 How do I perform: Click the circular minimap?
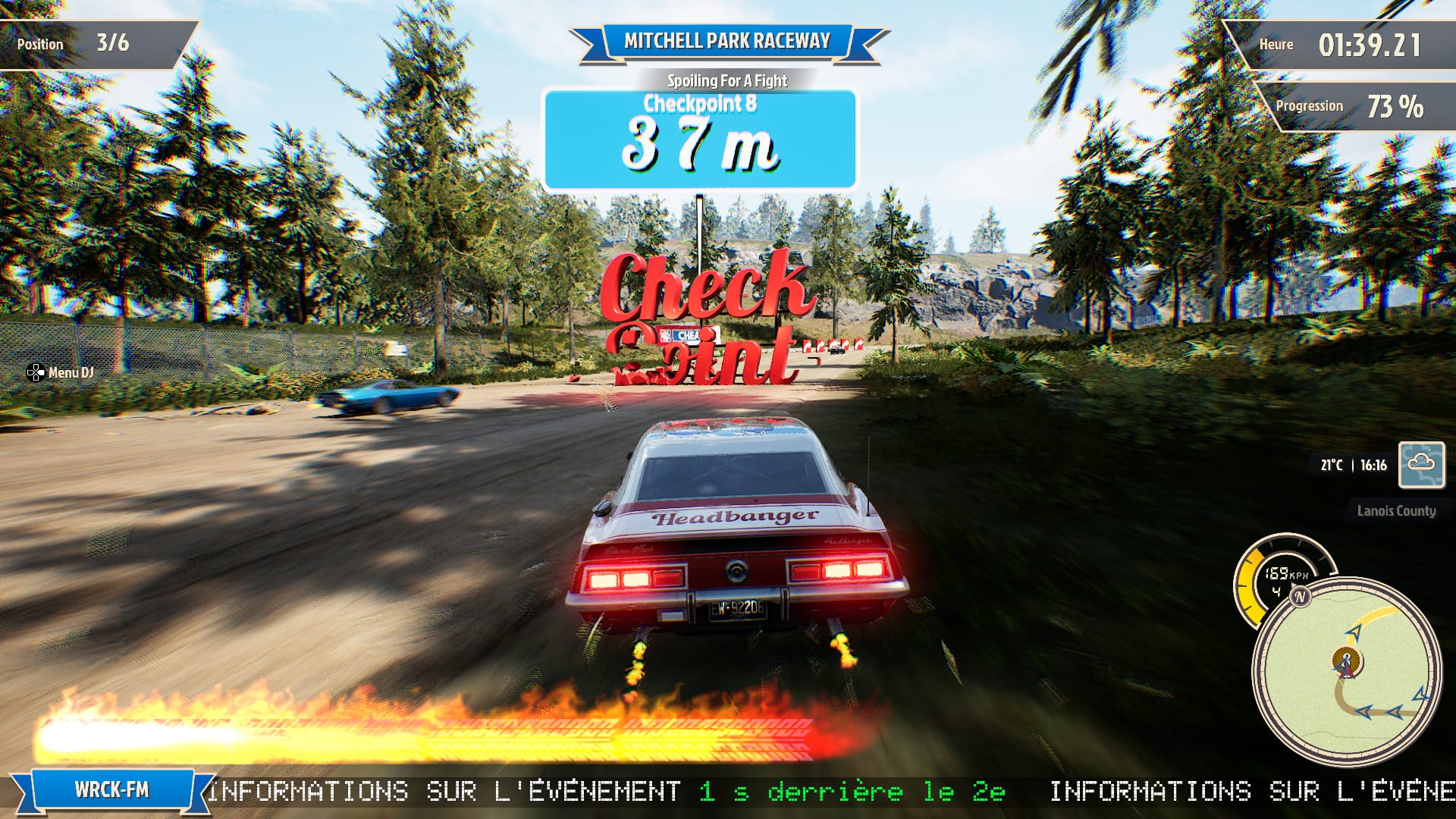(1346, 671)
